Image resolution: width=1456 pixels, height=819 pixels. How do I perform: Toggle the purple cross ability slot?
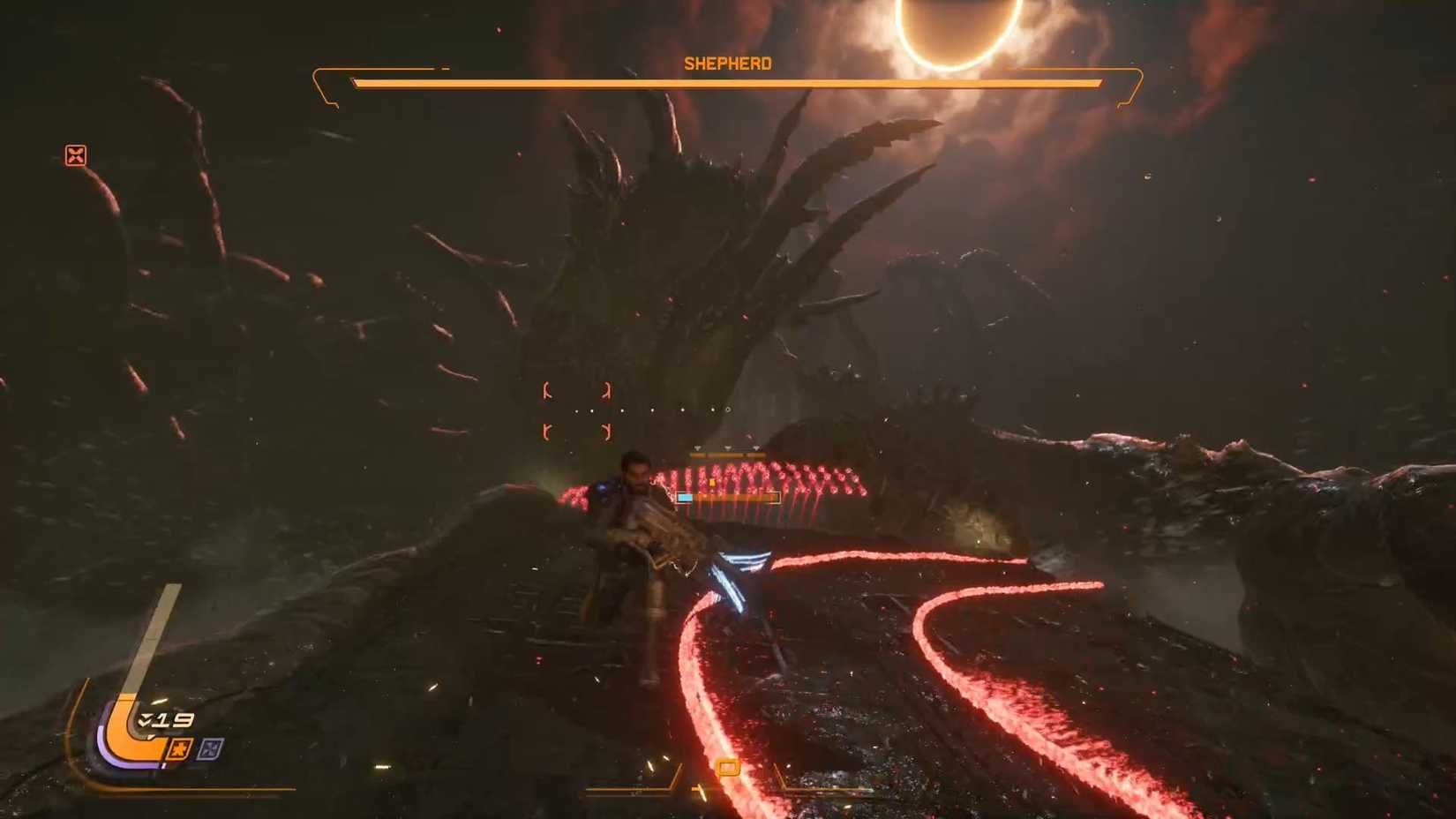click(x=211, y=748)
